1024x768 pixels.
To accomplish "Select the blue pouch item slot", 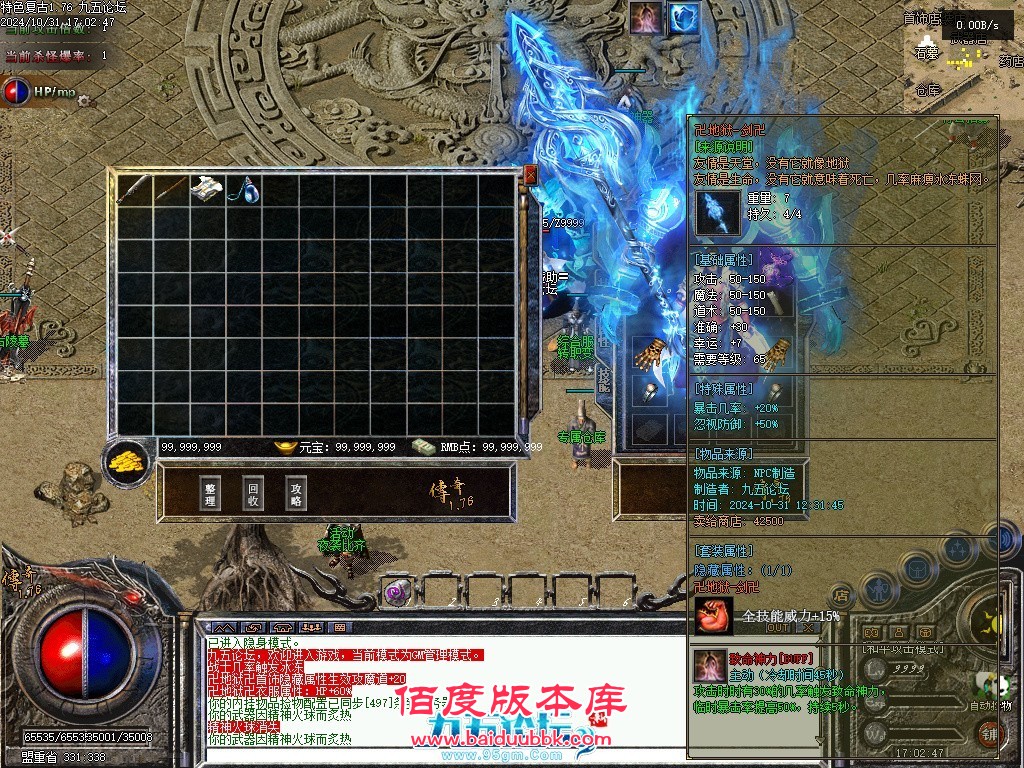I will click(243, 190).
